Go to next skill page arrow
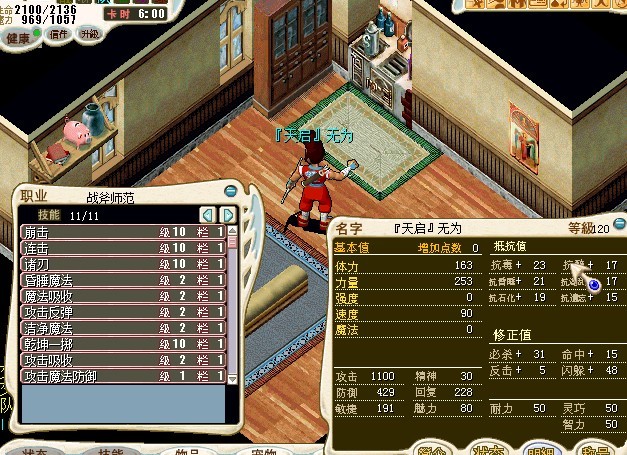627x455 pixels. pyautogui.click(x=228, y=215)
